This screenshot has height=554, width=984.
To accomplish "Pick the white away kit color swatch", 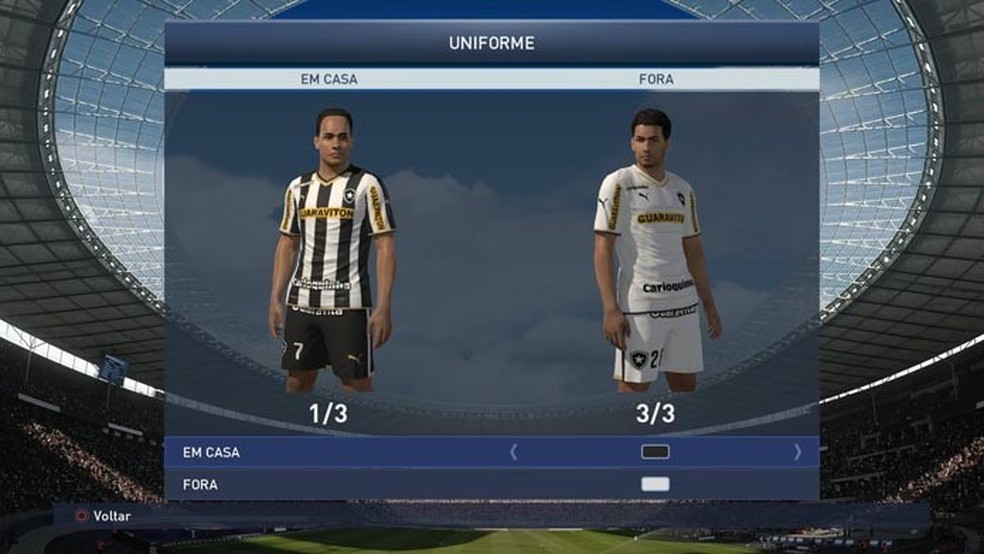I will coord(655,485).
